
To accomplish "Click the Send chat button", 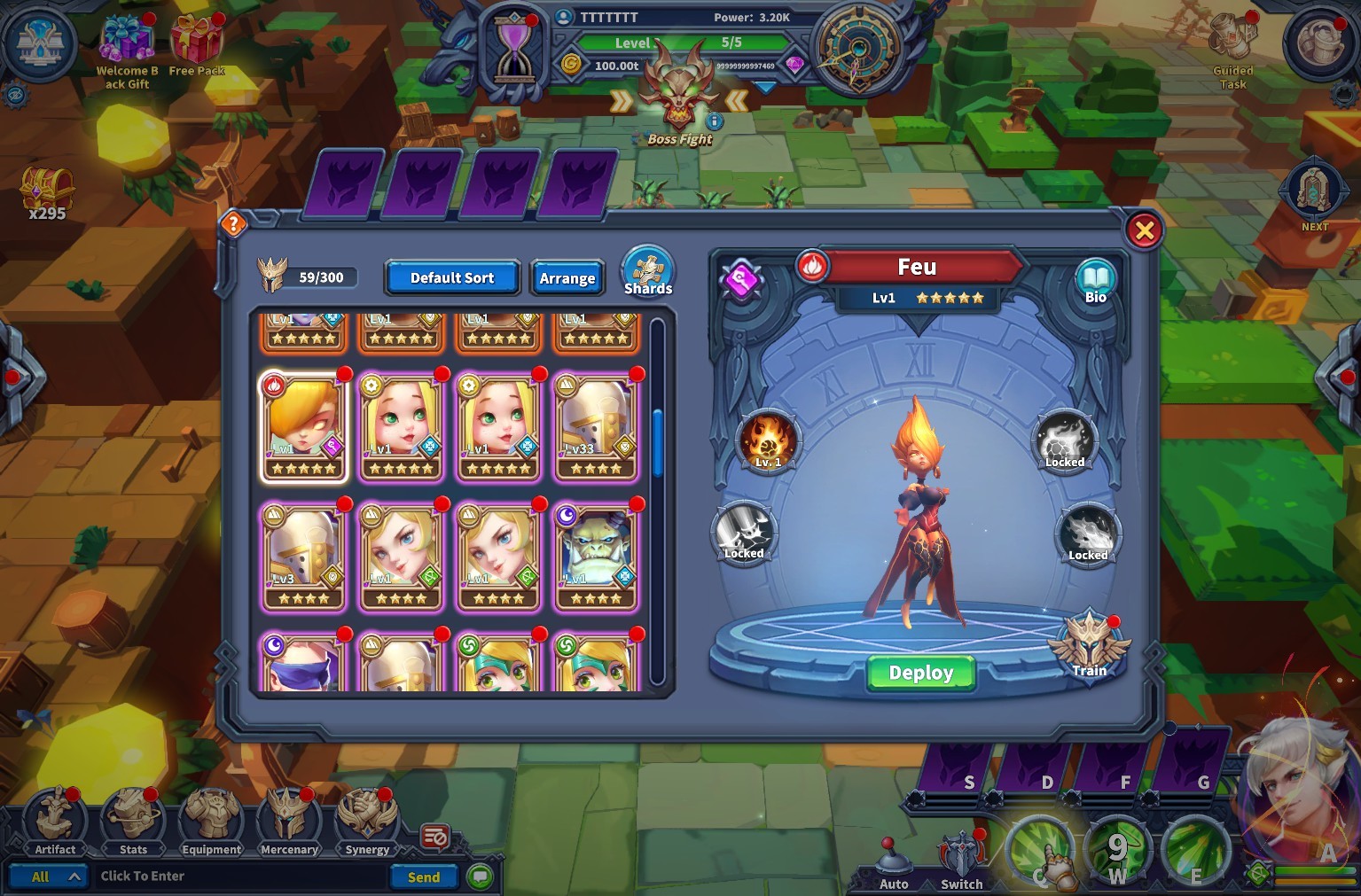I will point(423,877).
